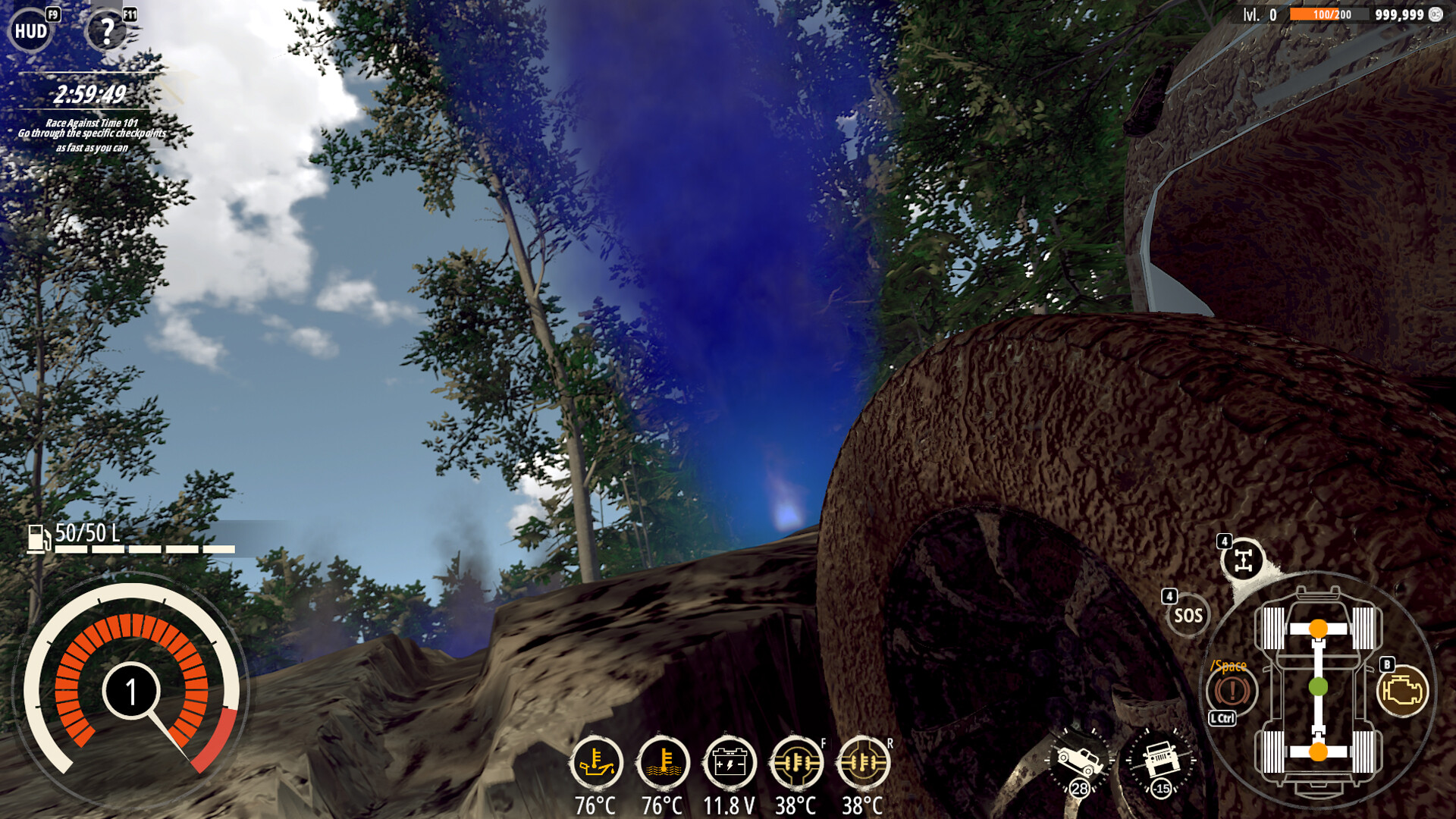Open the player level dropdown showing lvl 0
Viewport: 1456px width, 819px height.
coord(1259,13)
